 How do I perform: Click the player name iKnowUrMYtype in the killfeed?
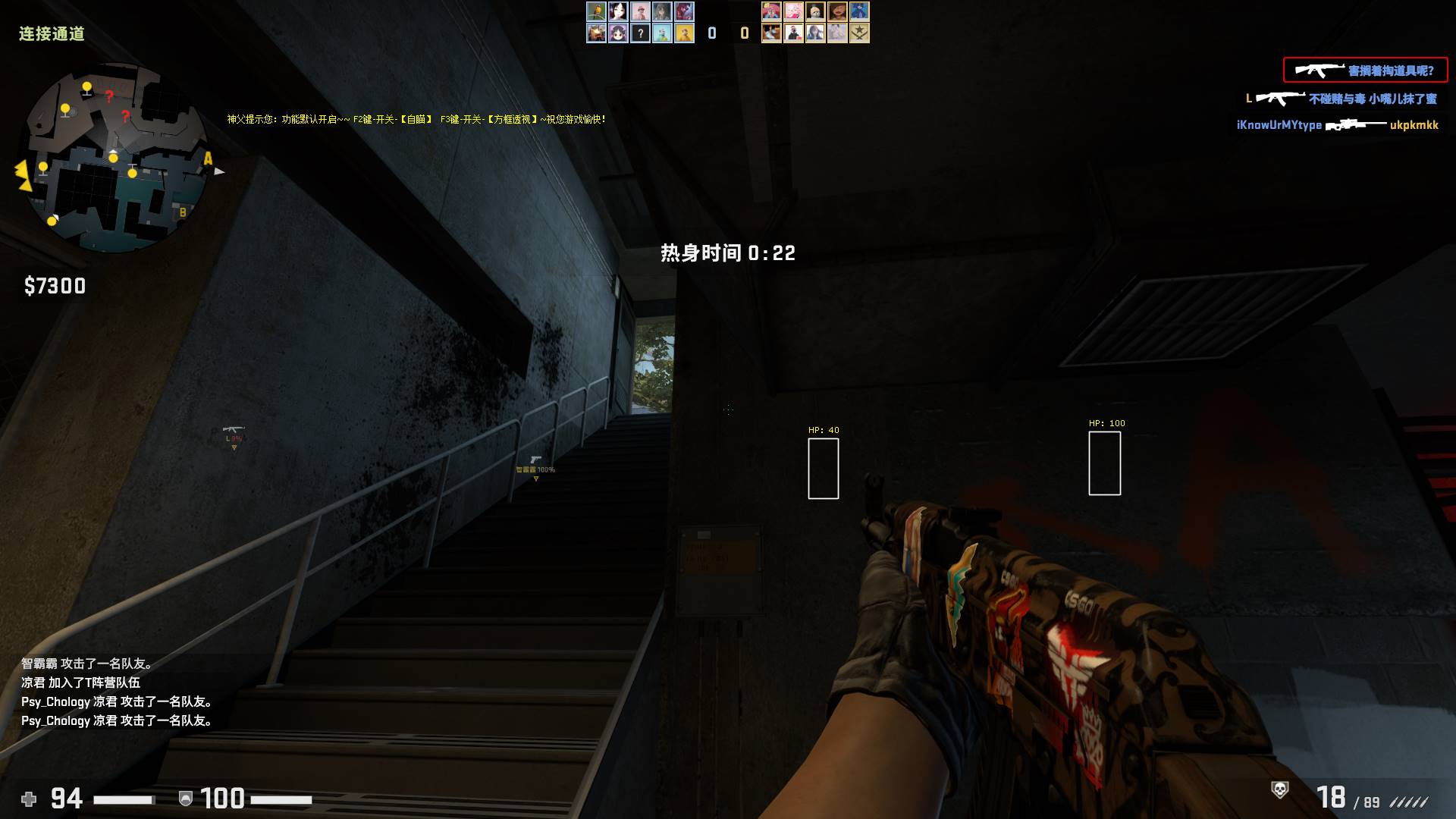(x=1279, y=126)
